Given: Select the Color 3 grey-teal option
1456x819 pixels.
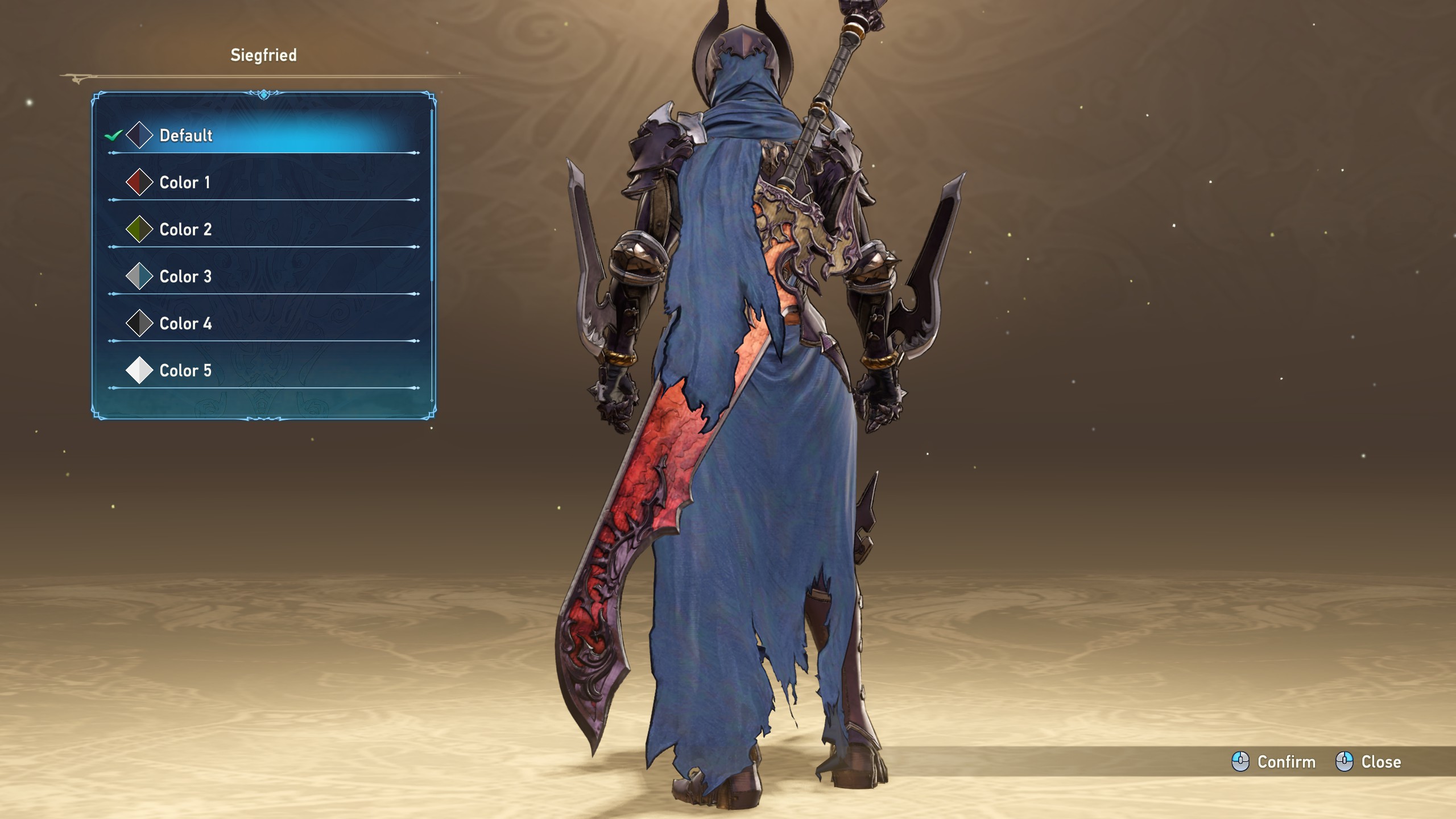Looking at the screenshot, I should coord(185,277).
